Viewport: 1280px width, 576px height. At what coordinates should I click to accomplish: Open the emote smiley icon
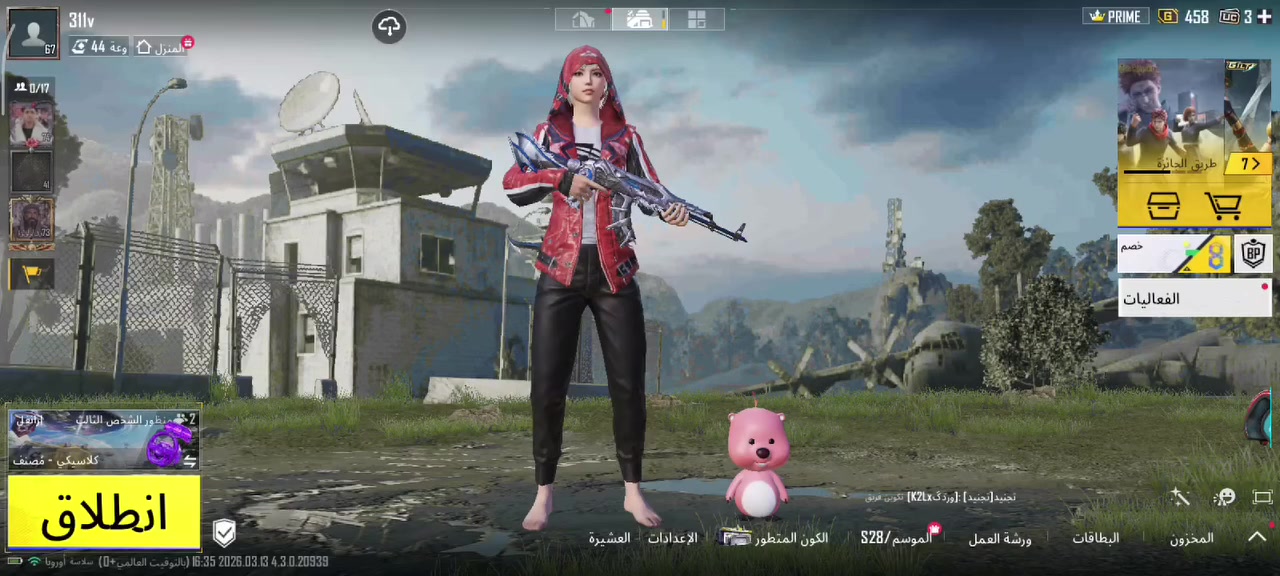coord(1224,497)
